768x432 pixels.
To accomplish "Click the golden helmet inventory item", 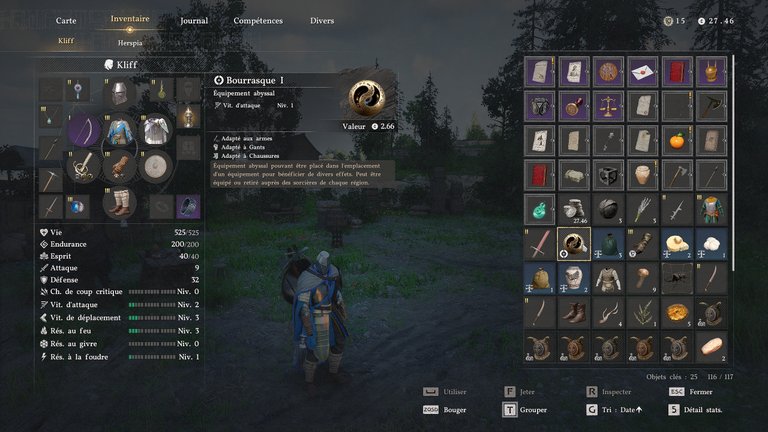I will pos(710,71).
